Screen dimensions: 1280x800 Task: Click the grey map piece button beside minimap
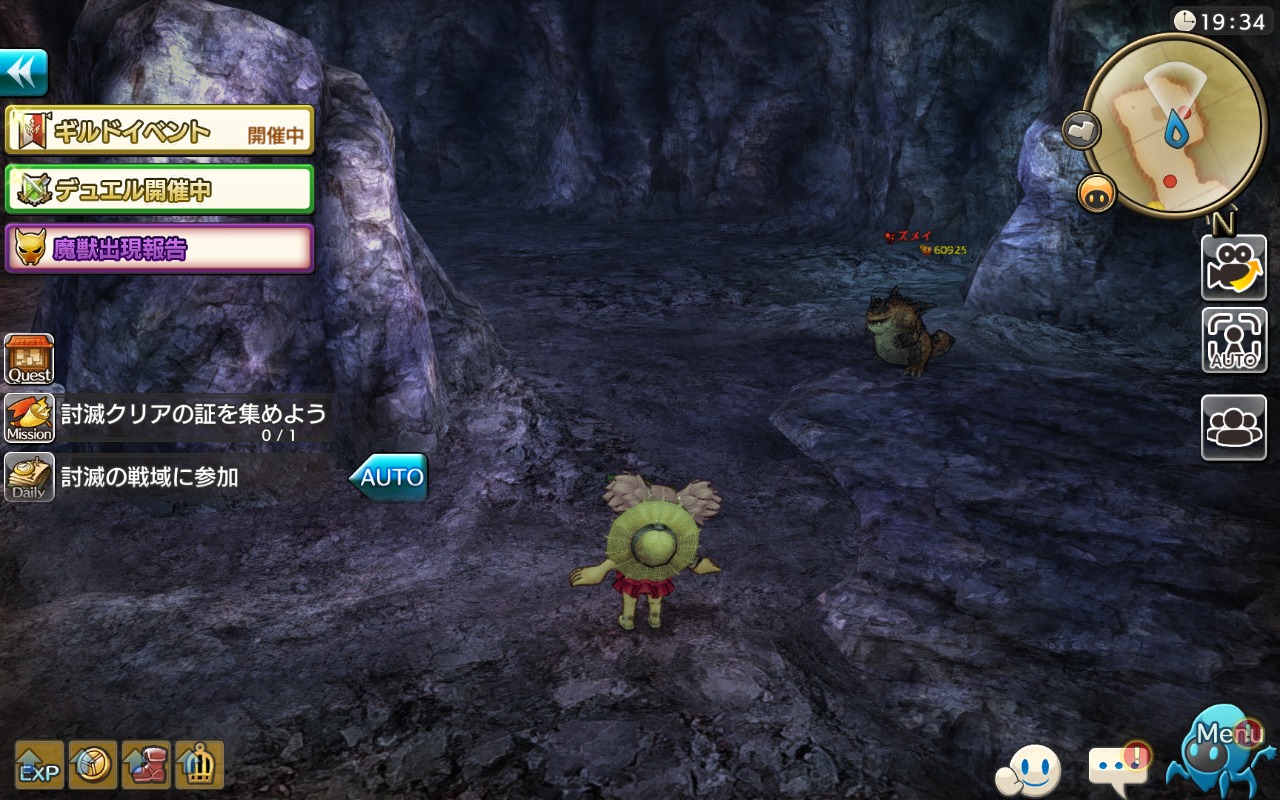point(1081,129)
